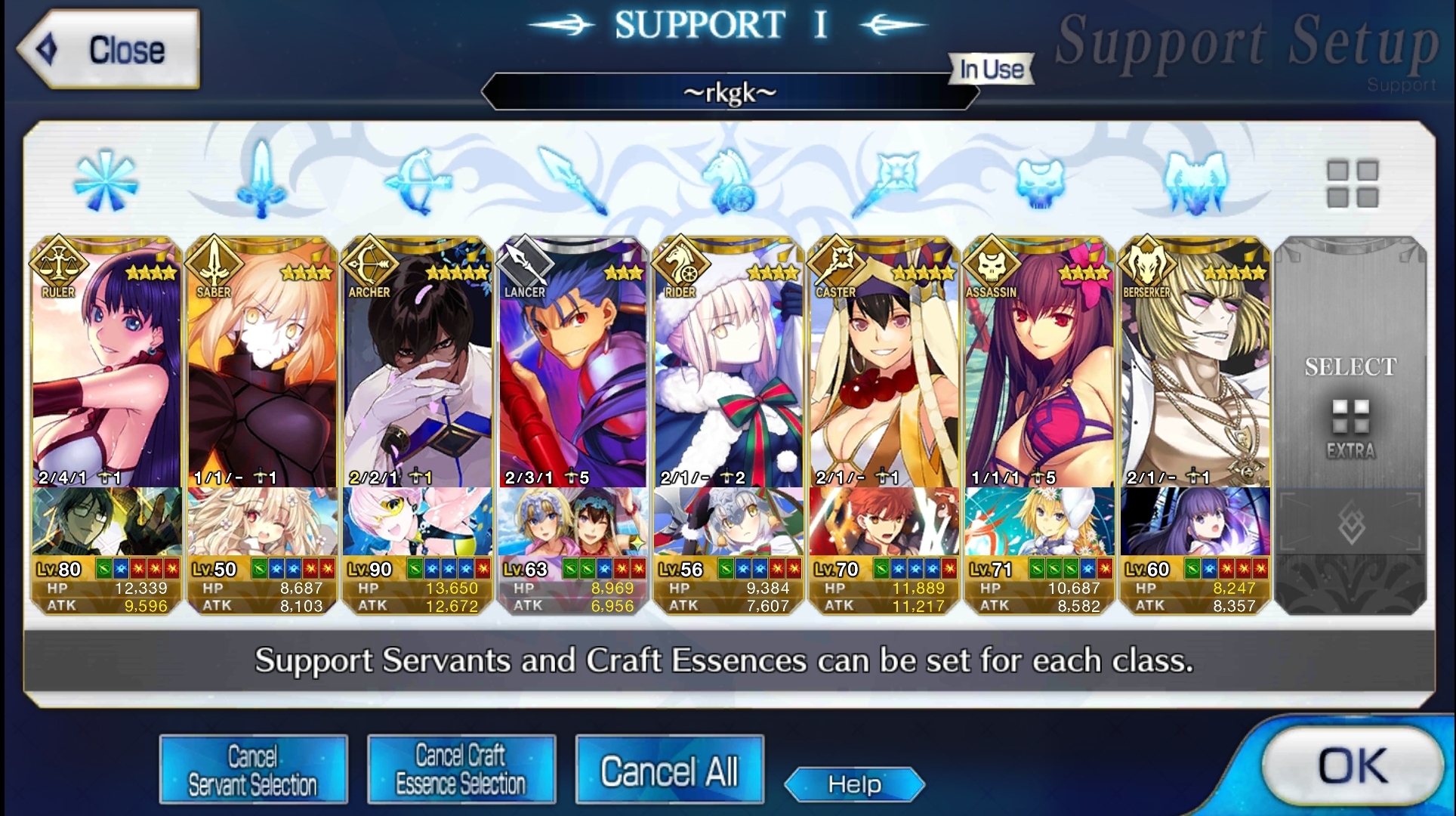Close the Support Setup screen
The height and width of the screenshot is (816, 1456).
[110, 50]
